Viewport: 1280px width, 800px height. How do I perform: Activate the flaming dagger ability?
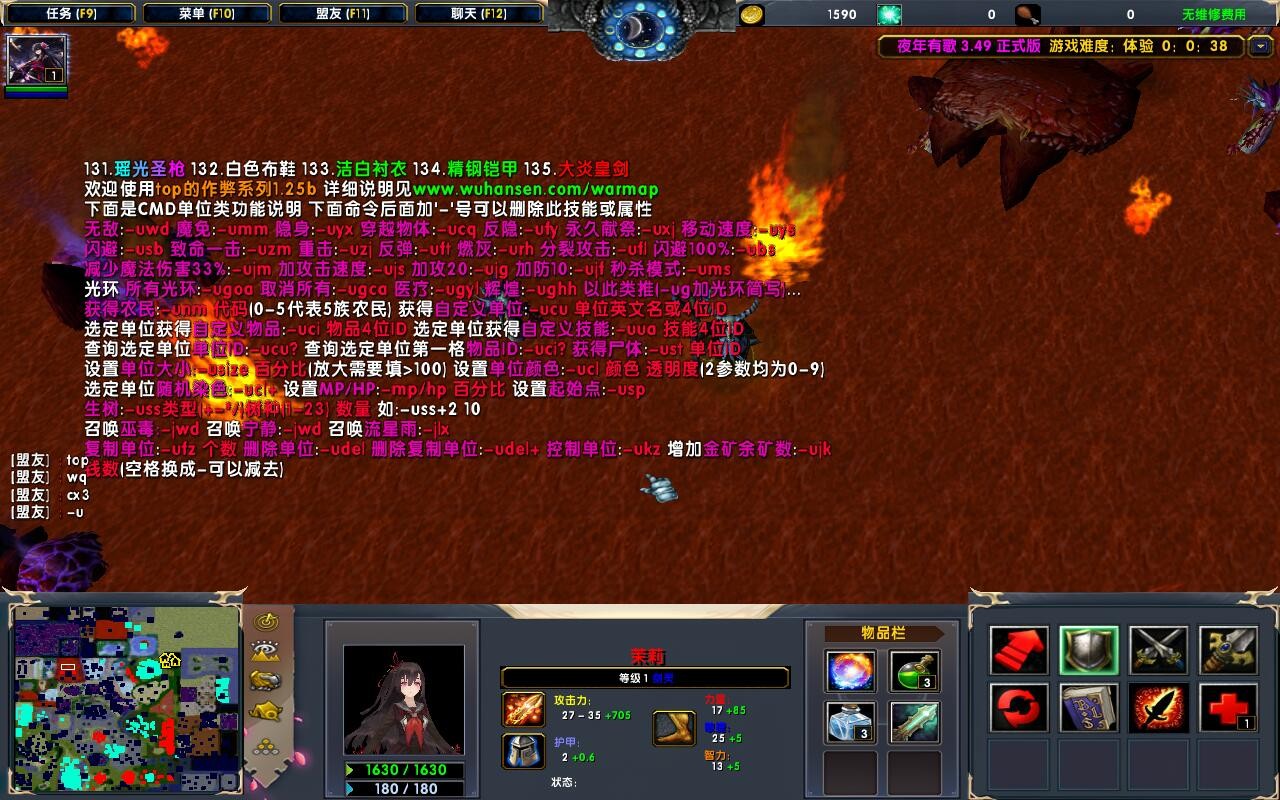tap(1159, 707)
